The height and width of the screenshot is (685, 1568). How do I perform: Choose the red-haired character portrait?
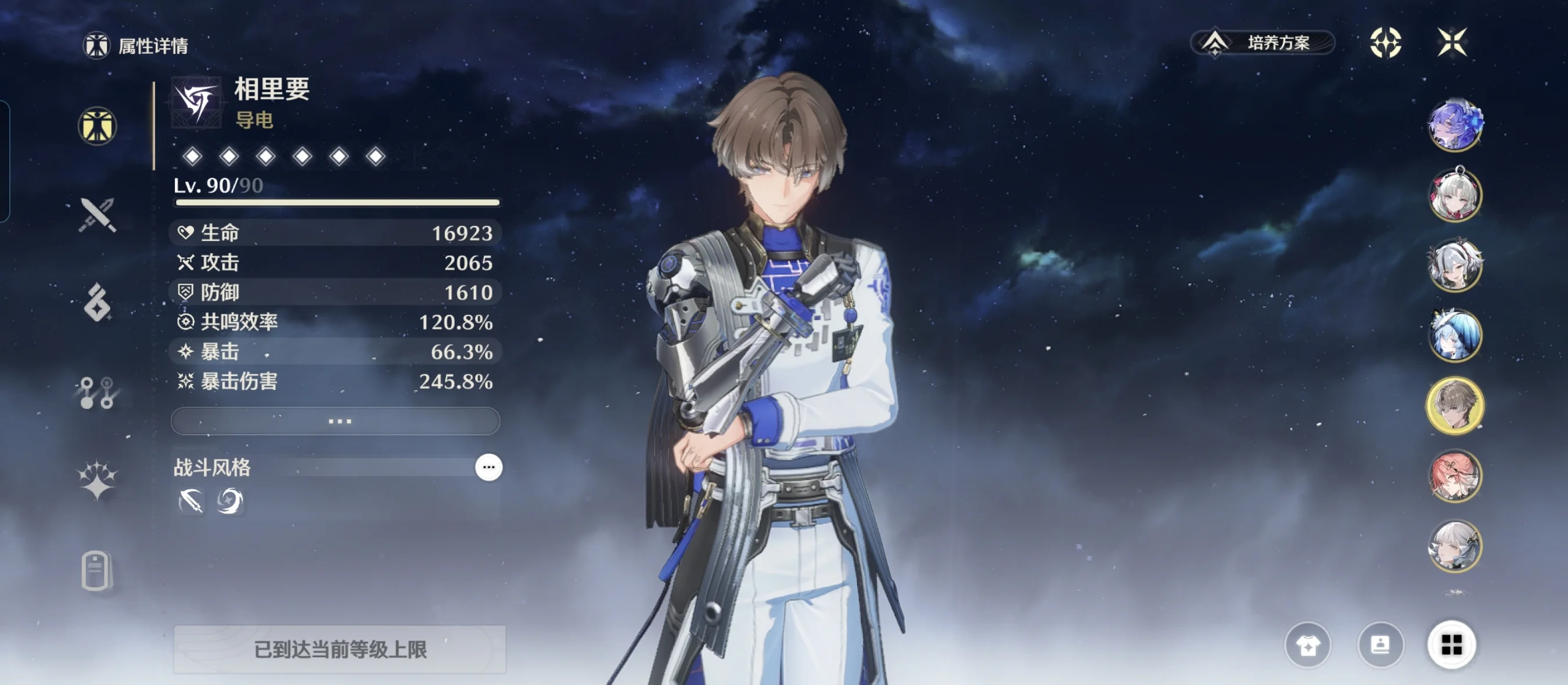1455,475
